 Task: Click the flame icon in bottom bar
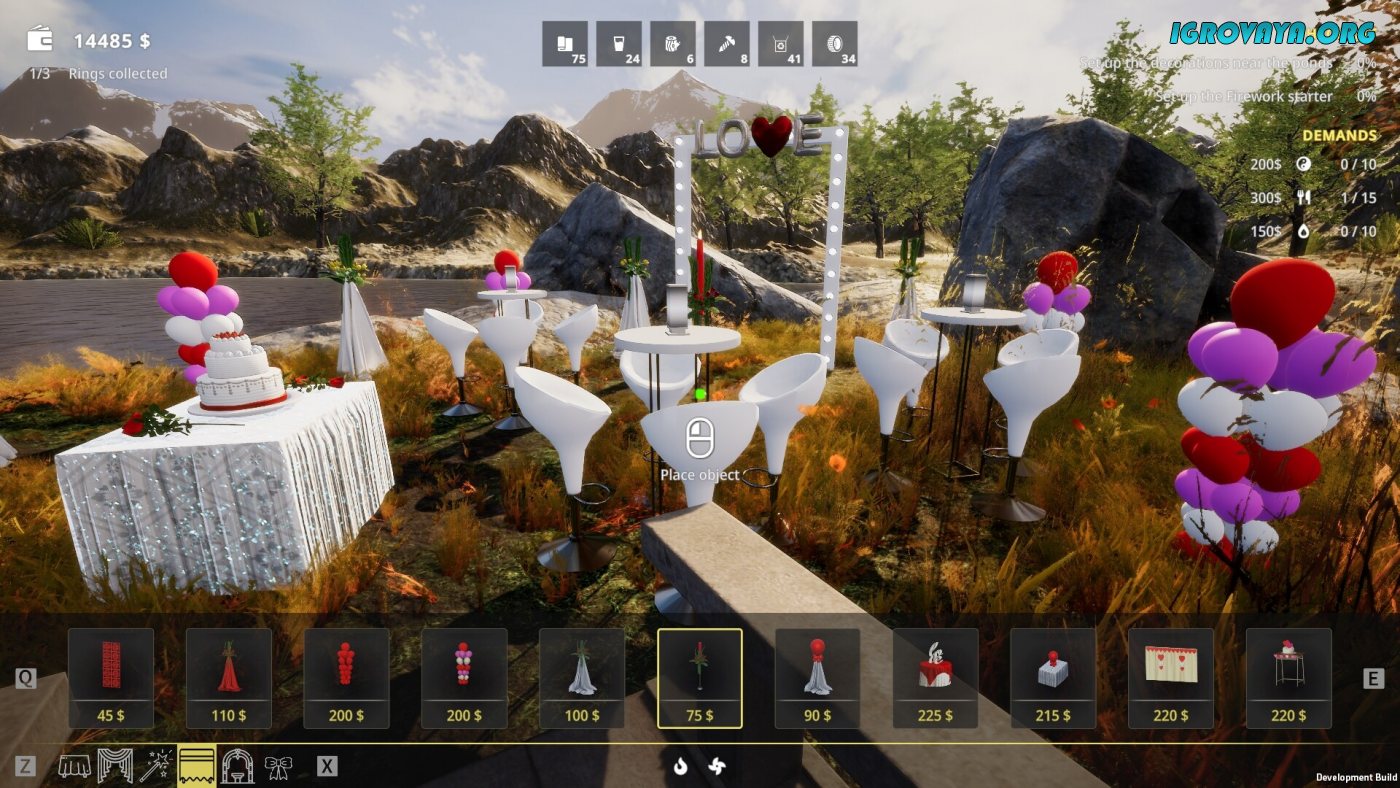coord(680,766)
